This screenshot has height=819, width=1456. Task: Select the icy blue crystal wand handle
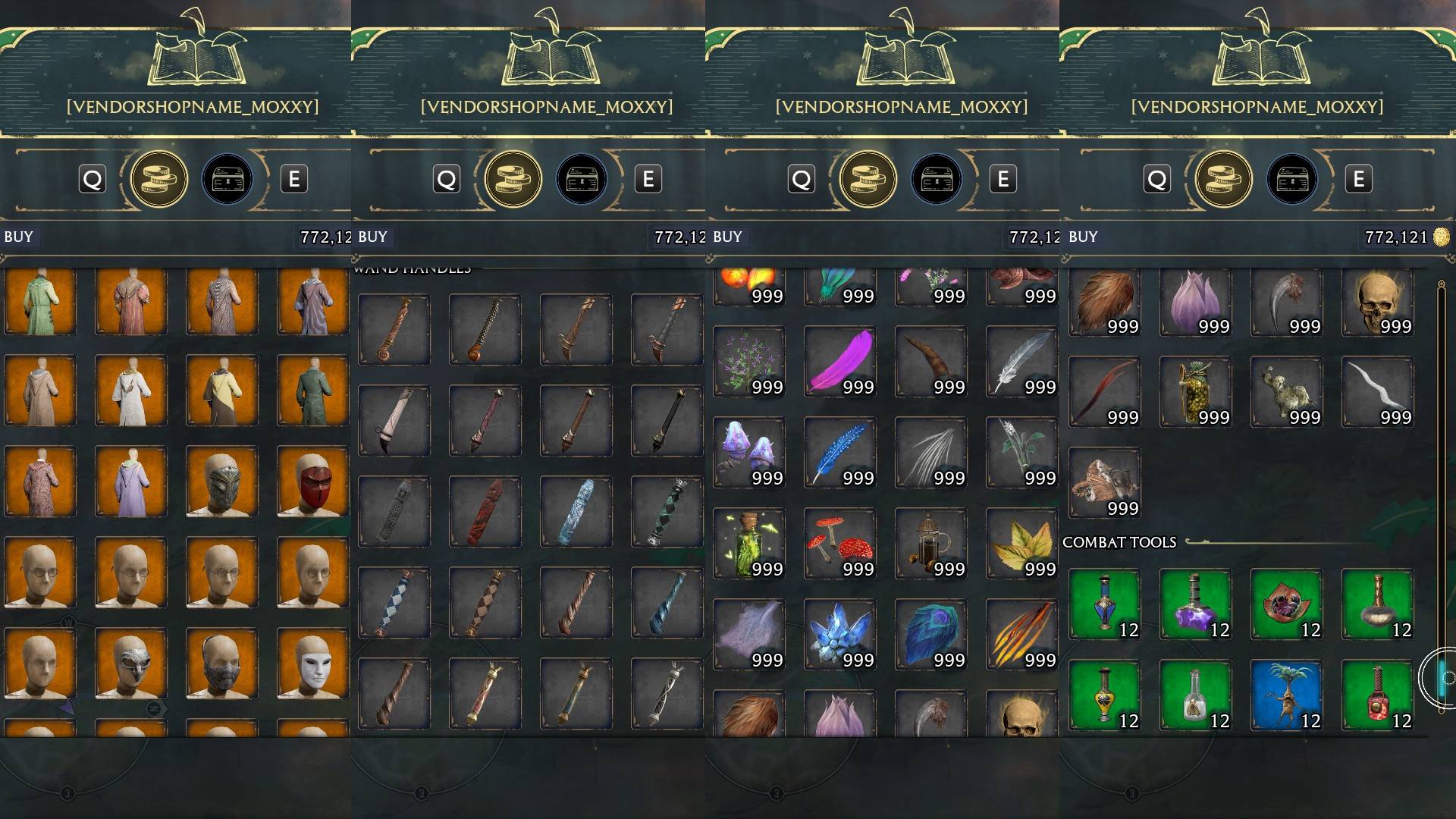[x=576, y=512]
